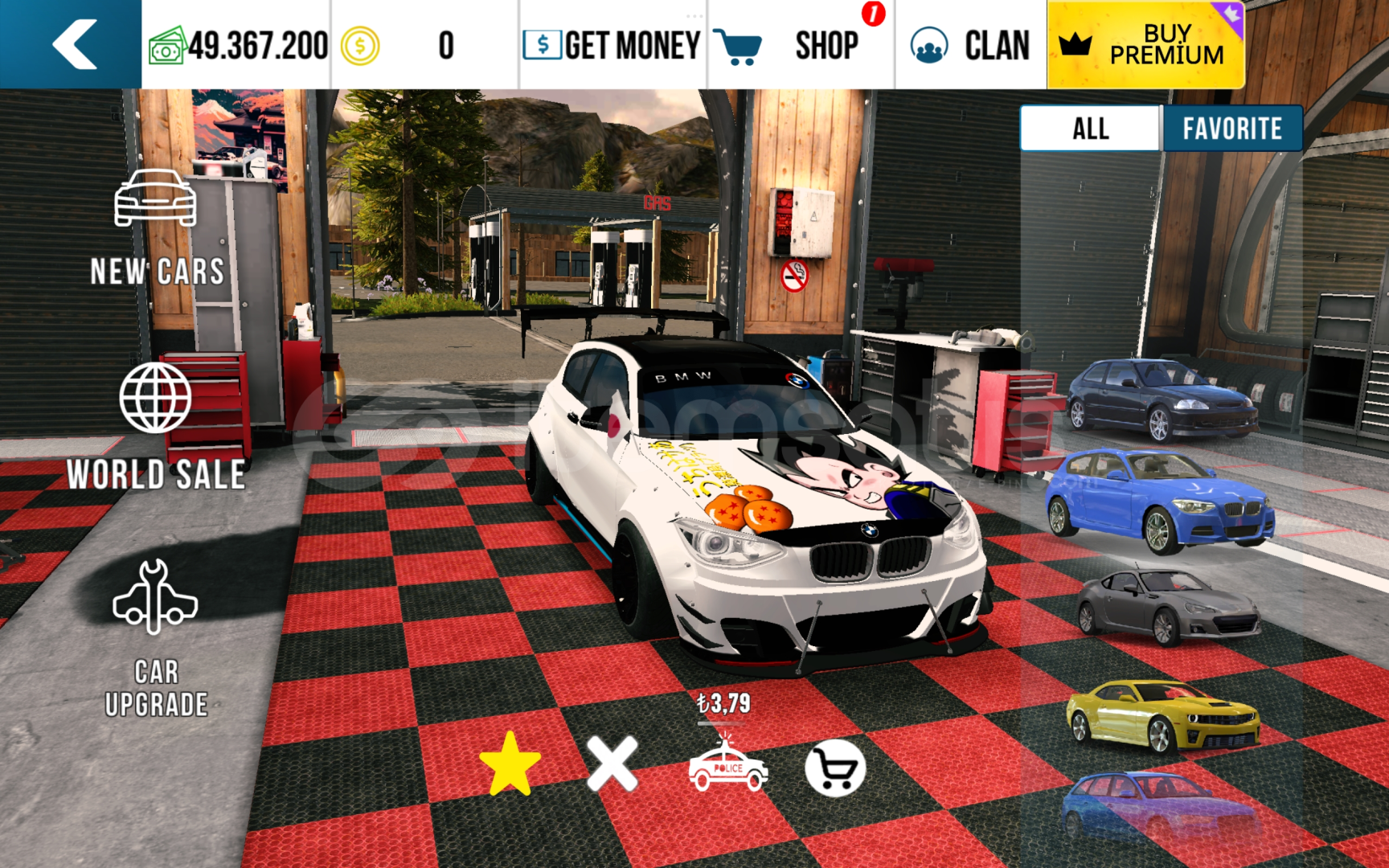Open the Clan screen
The width and height of the screenshot is (1389, 868).
point(971,45)
